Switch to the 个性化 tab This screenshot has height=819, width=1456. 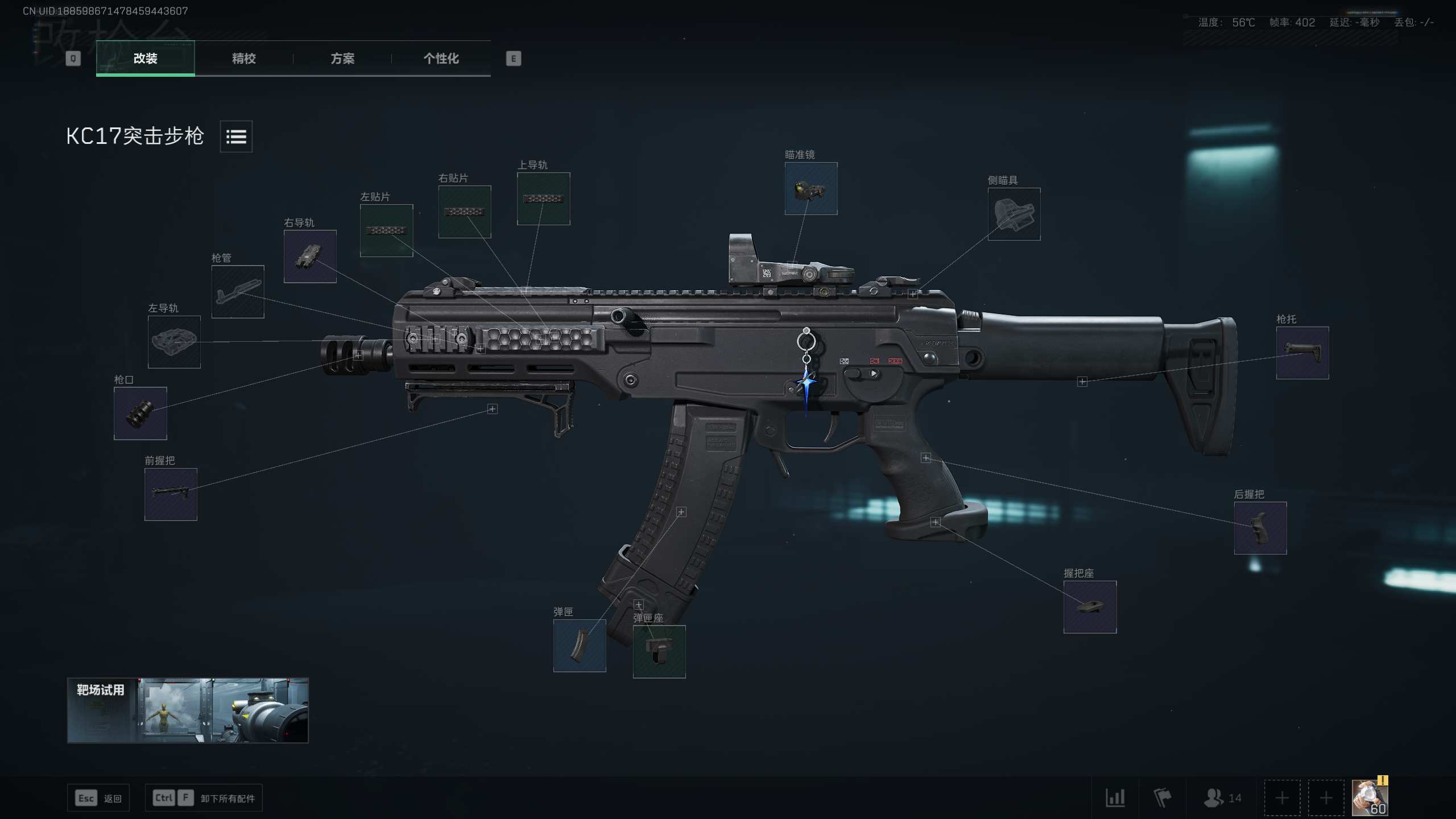tap(441, 59)
